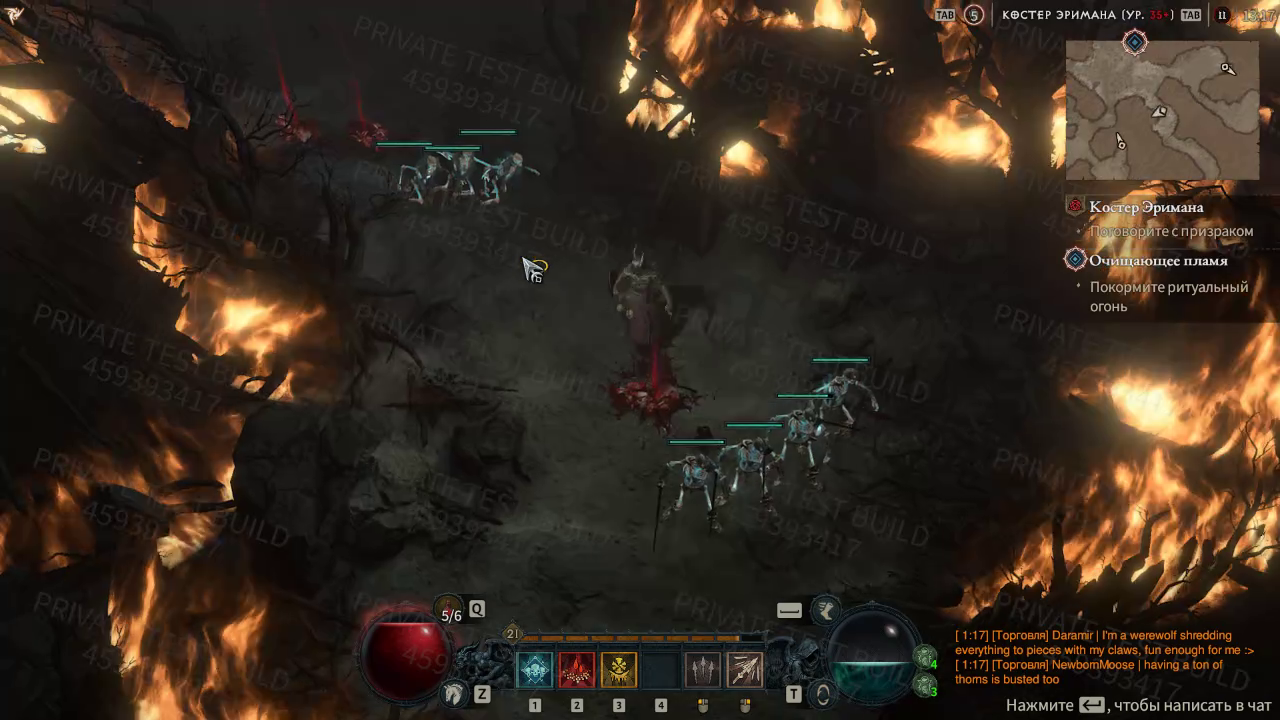
Task: Click the TAB label right of the level indicator
Action: pyautogui.click(x=1190, y=15)
